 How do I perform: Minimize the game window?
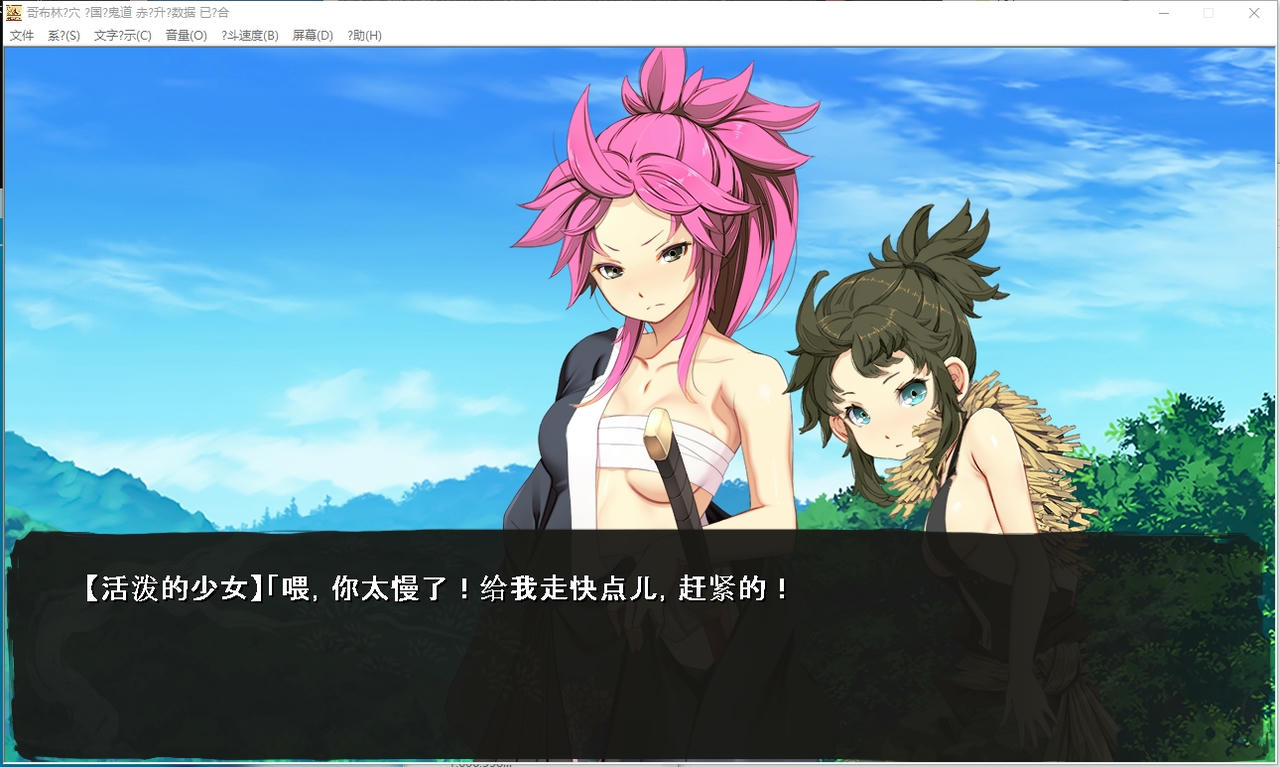tap(1163, 12)
